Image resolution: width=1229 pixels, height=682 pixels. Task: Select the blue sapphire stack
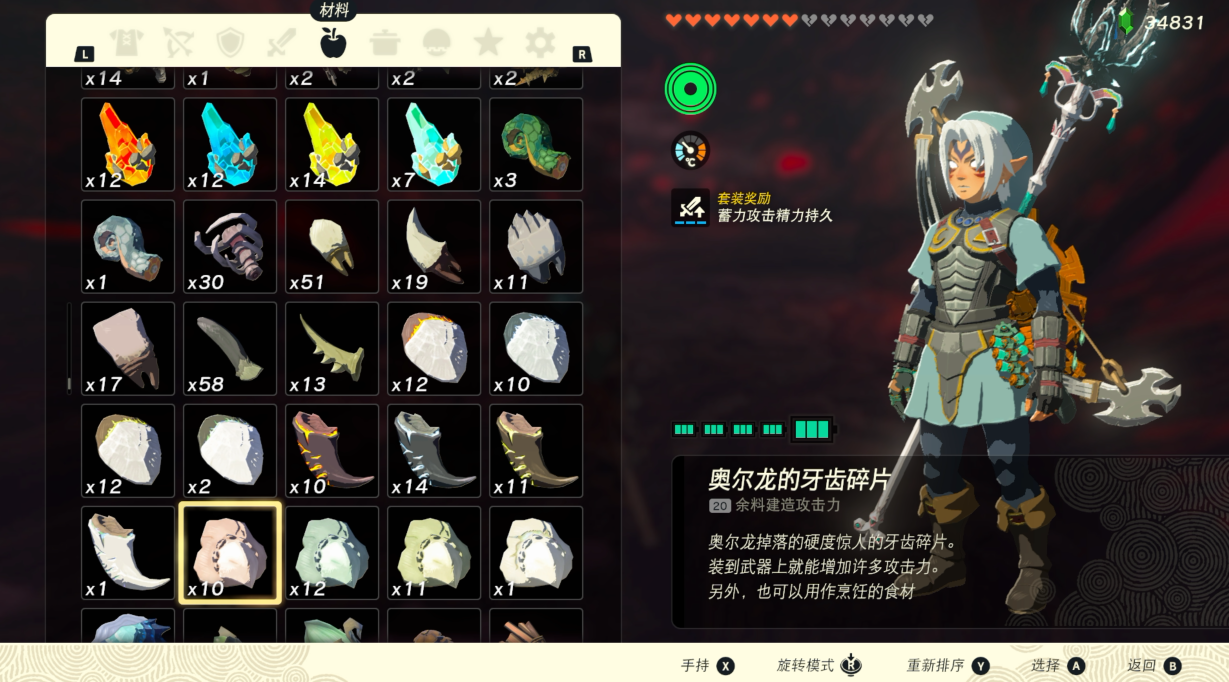click(x=230, y=144)
